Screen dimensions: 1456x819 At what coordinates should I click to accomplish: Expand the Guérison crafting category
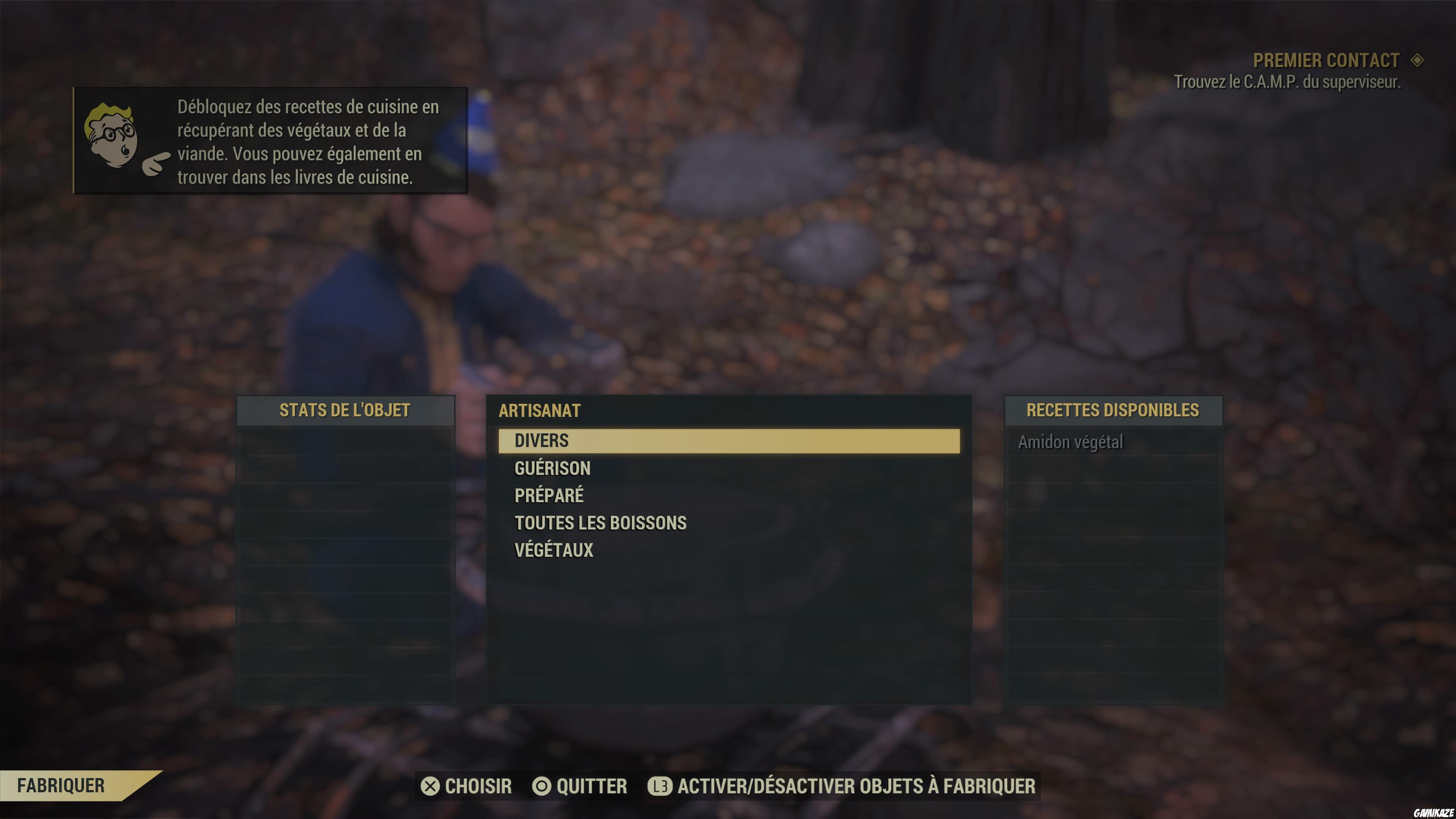[552, 468]
